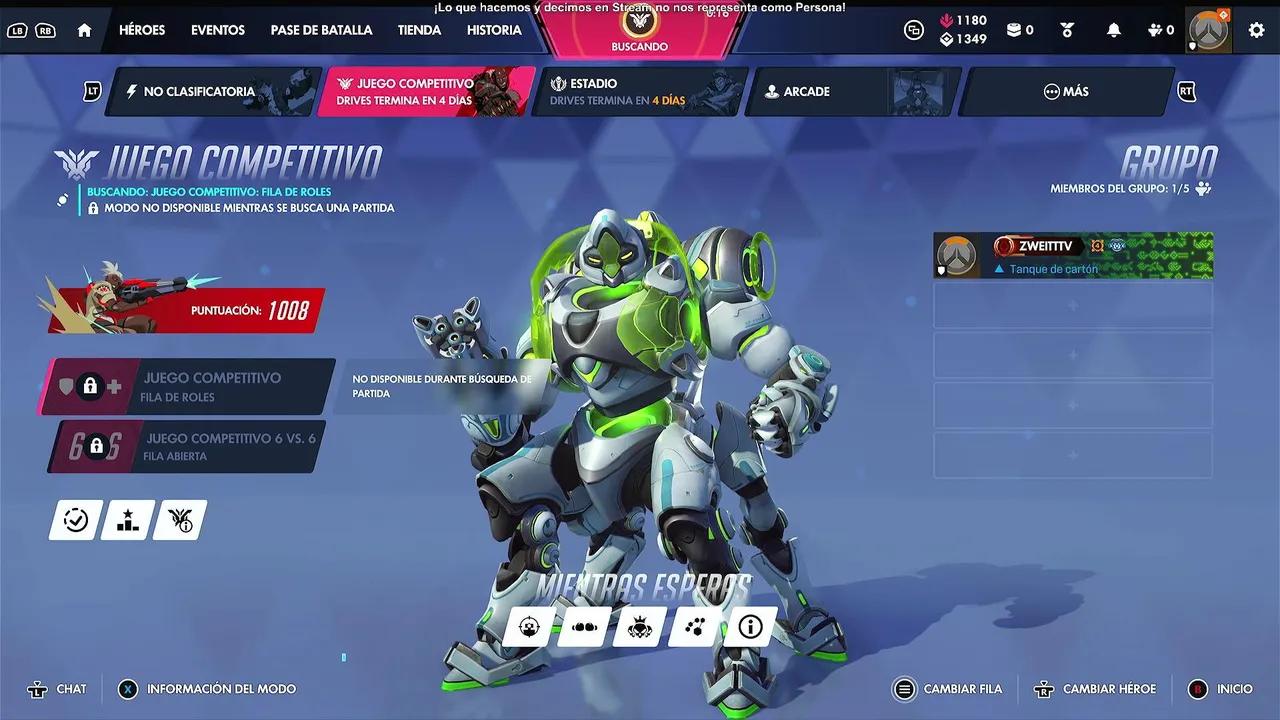This screenshot has width=1280, height=720.
Task: Select the star podium leaderboard icon on the left
Action: click(126, 519)
